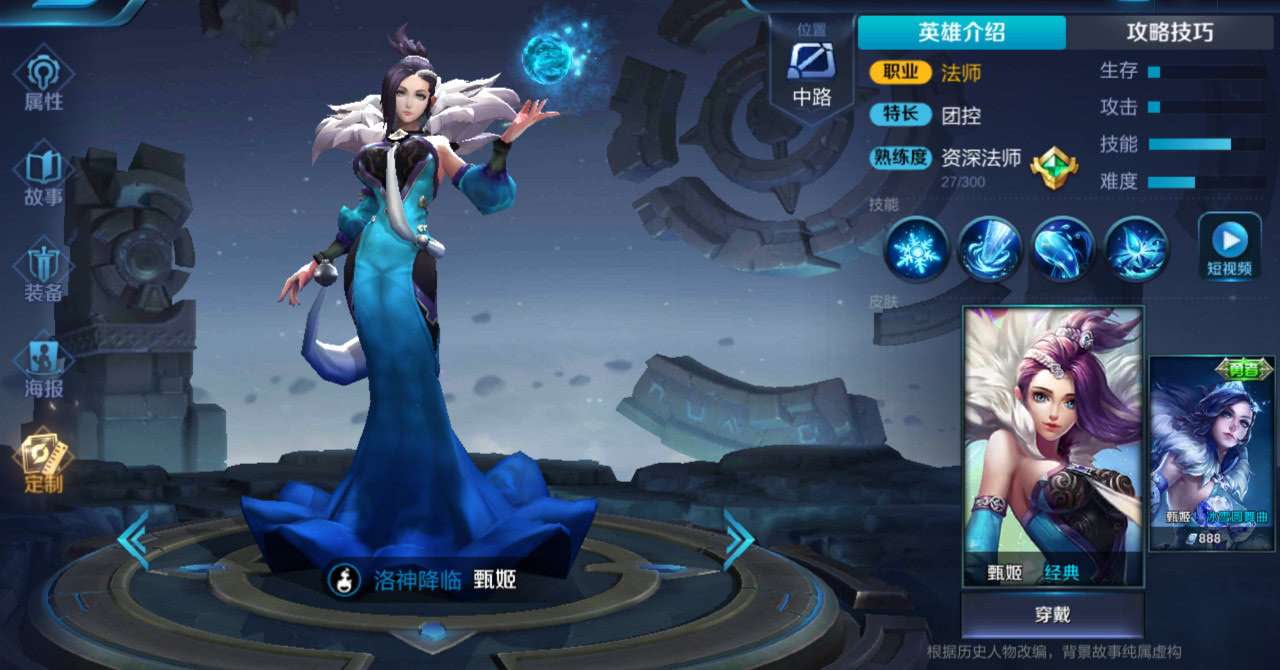Screen dimensions: 1280x670
Task: Go to the next hero with right arrow
Action: click(739, 541)
